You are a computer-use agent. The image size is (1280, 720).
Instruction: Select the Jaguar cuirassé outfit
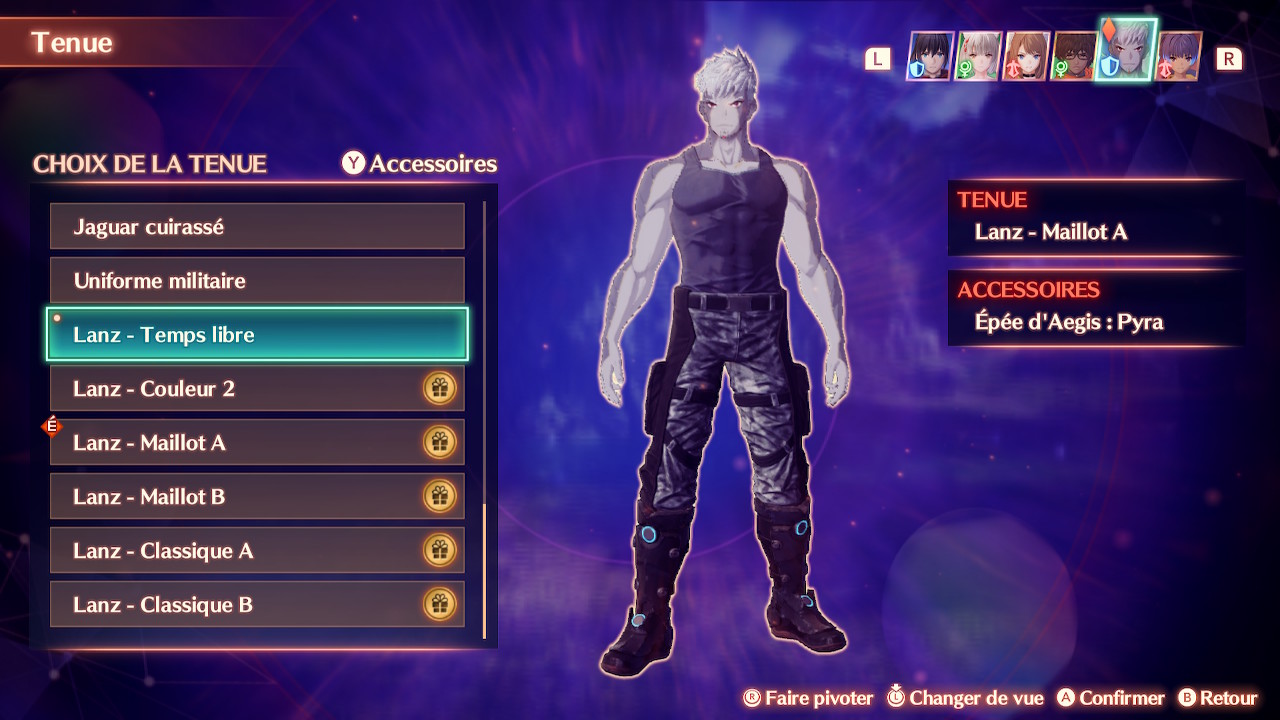point(257,227)
